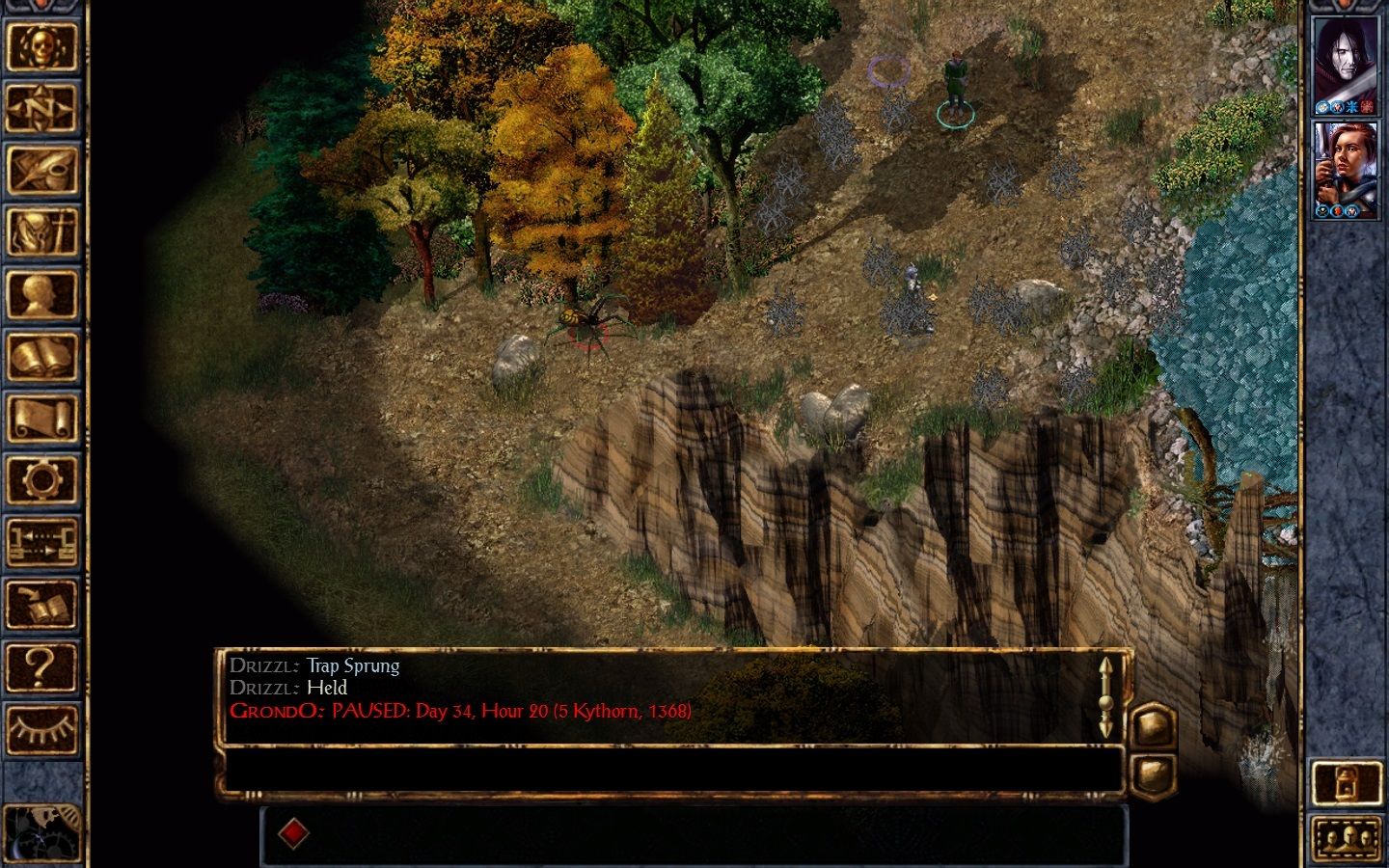The width and height of the screenshot is (1389, 868).
Task: Open the priest scroll screen
Action: tap(41, 419)
